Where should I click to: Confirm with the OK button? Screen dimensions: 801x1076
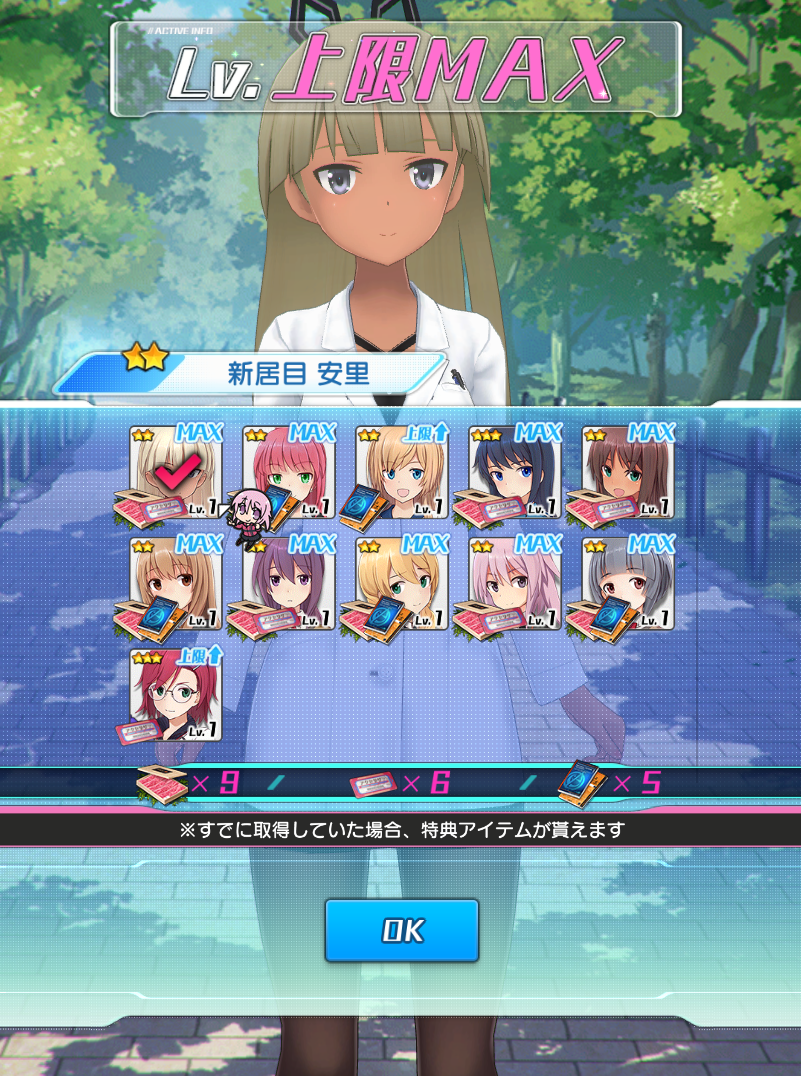point(402,931)
